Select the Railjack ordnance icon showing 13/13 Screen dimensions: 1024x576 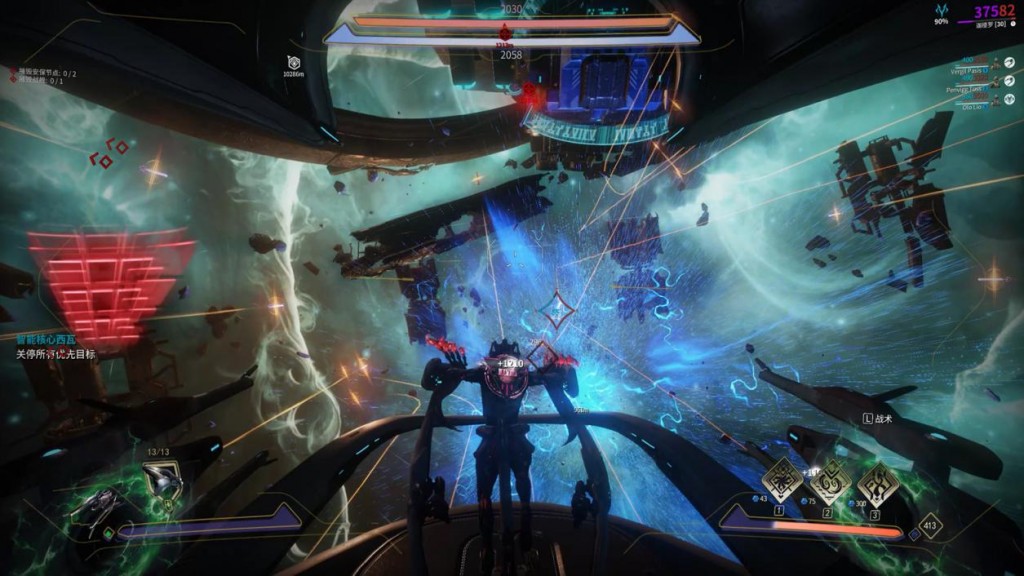(x=161, y=482)
